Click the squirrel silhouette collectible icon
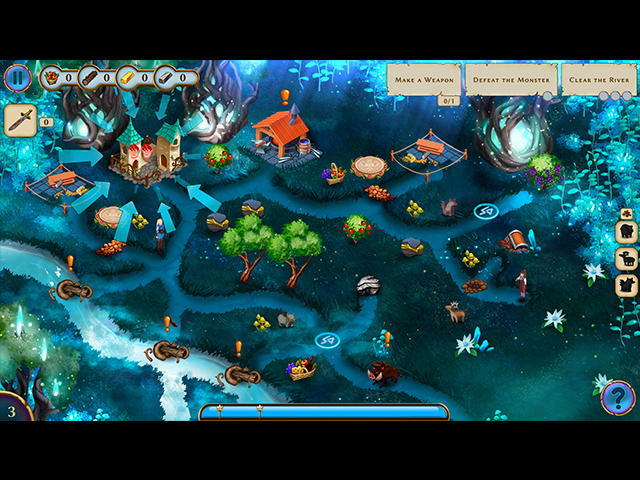Image resolution: width=640 pixels, height=480 pixels. (627, 286)
